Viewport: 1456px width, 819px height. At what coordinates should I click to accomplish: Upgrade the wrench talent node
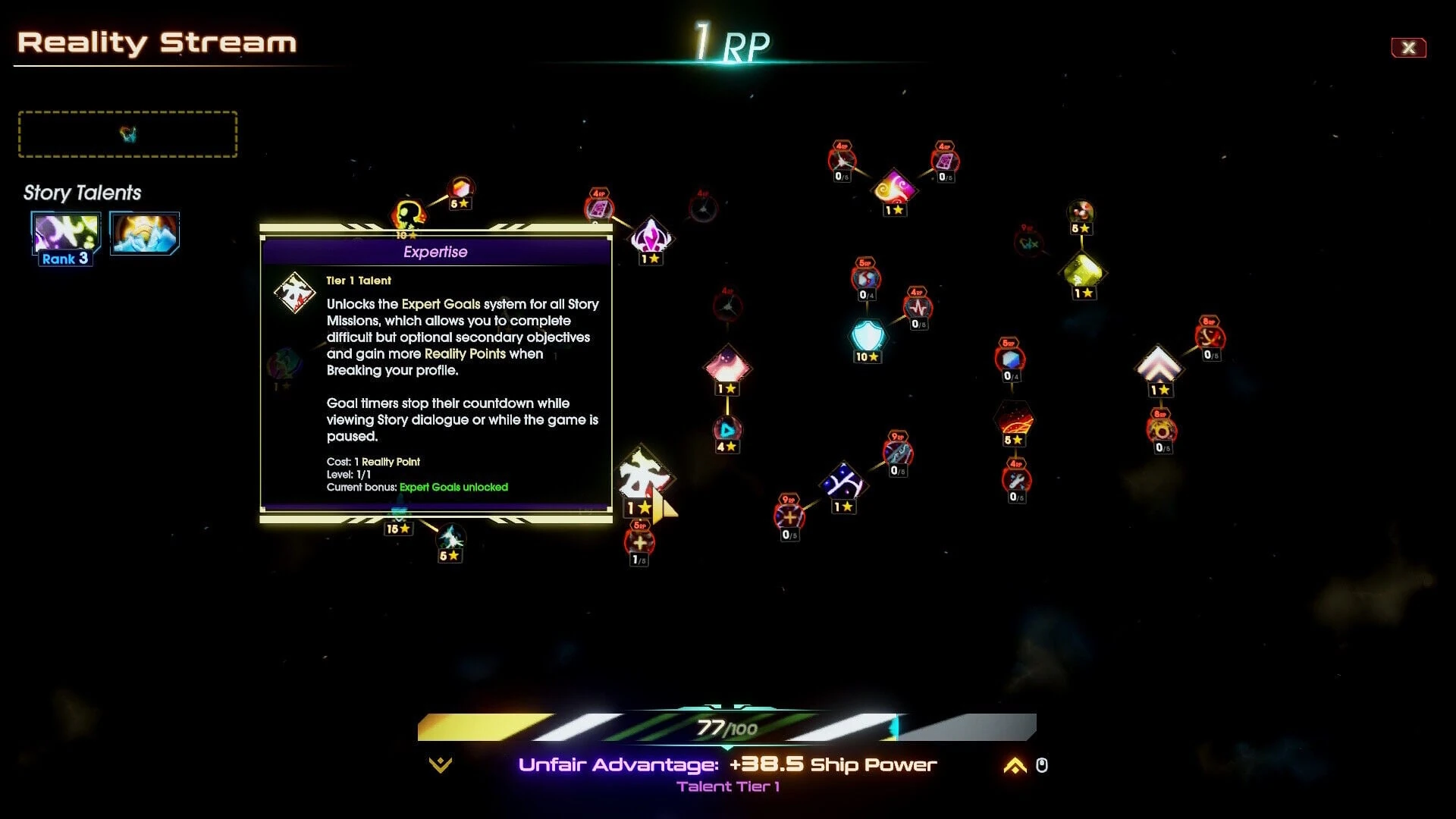click(x=1016, y=479)
